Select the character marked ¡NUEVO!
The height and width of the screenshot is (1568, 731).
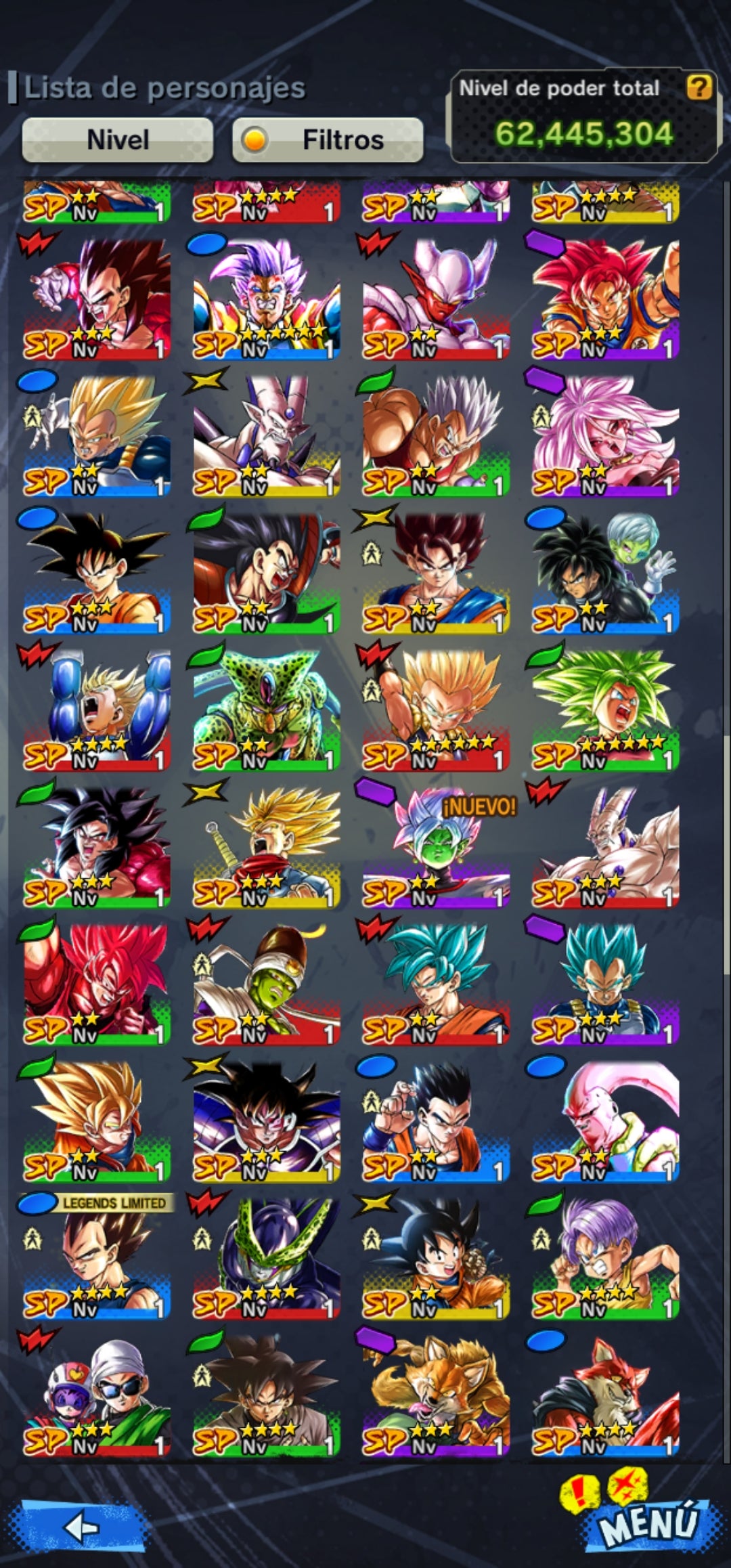[x=436, y=846]
